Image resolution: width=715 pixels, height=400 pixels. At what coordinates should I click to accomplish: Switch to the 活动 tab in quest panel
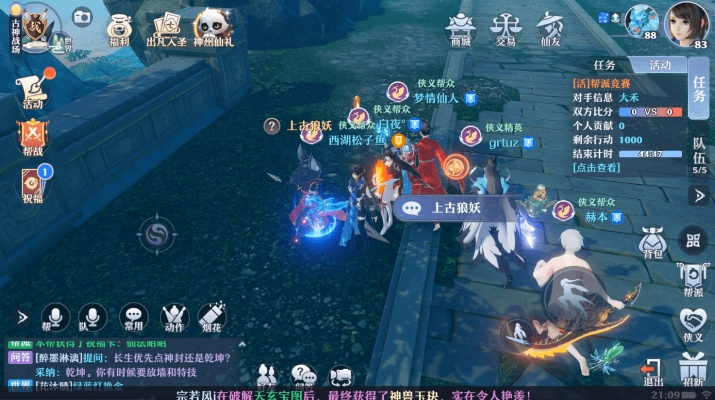(661, 64)
